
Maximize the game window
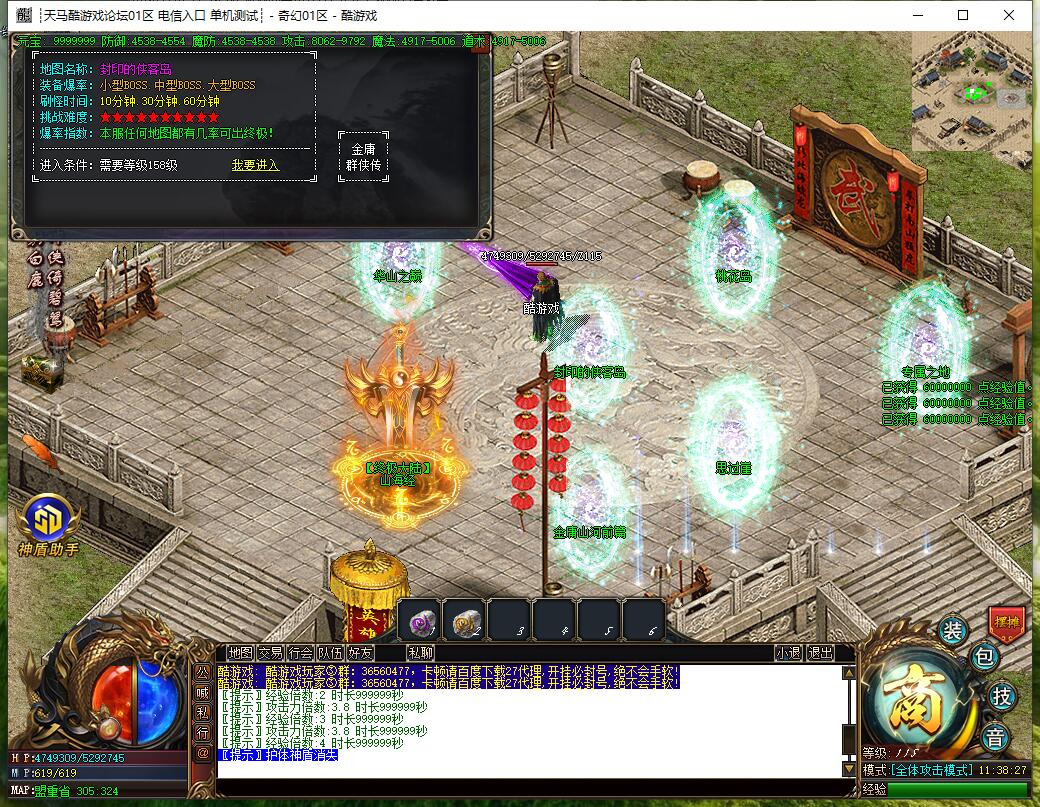point(963,15)
